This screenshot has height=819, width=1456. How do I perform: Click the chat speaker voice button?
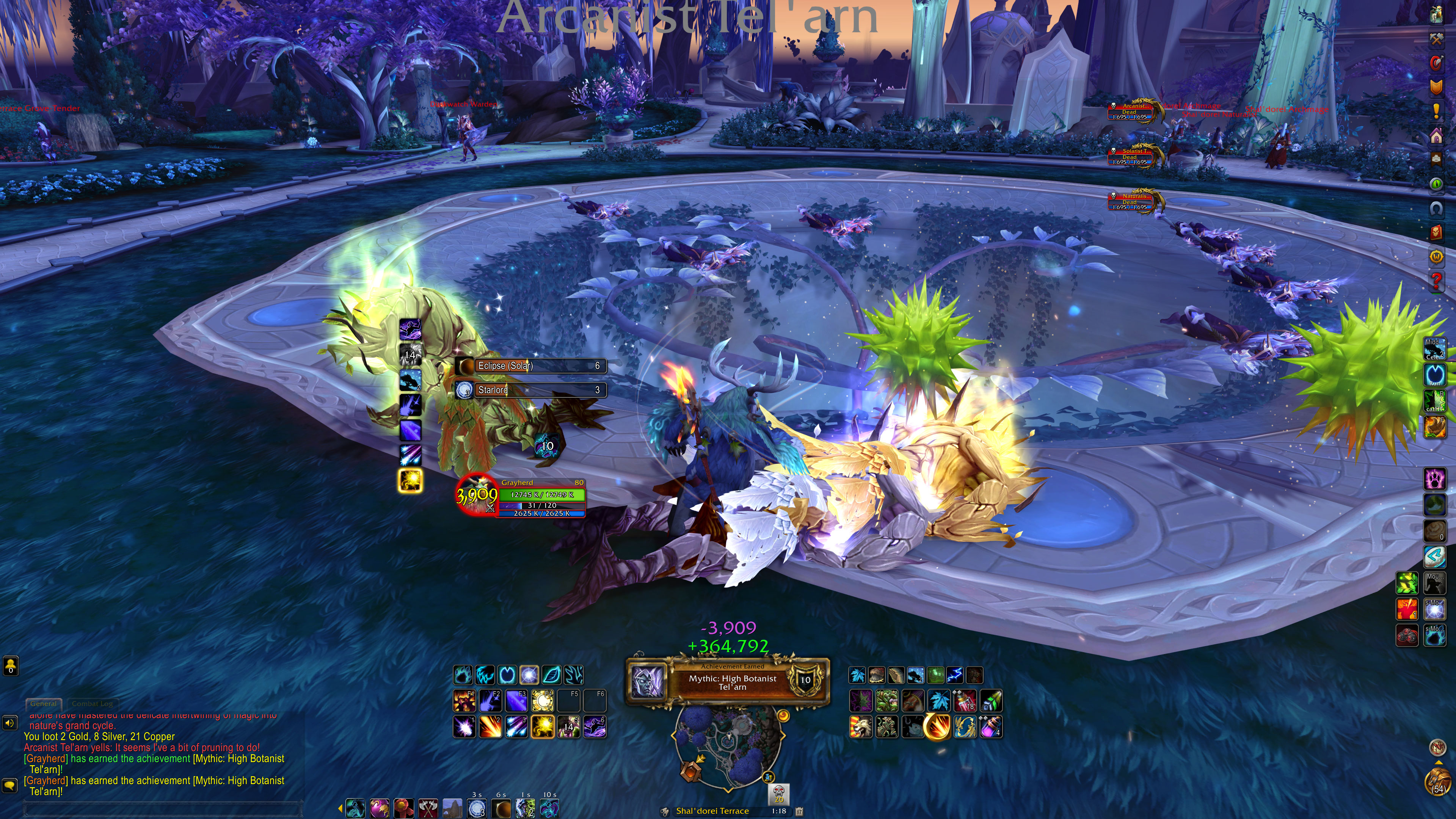(9, 723)
